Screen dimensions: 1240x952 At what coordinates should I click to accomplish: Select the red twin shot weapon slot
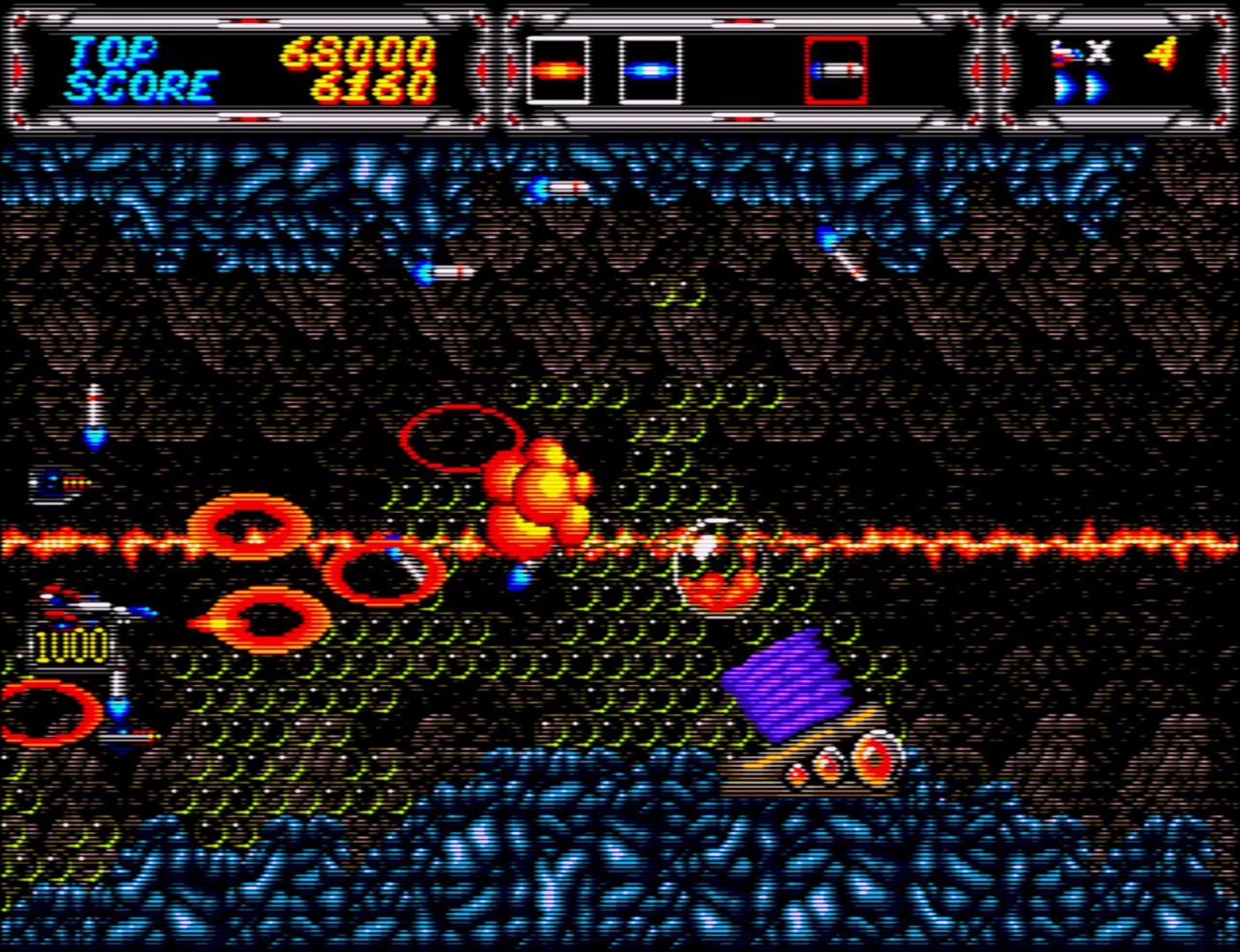point(558,71)
